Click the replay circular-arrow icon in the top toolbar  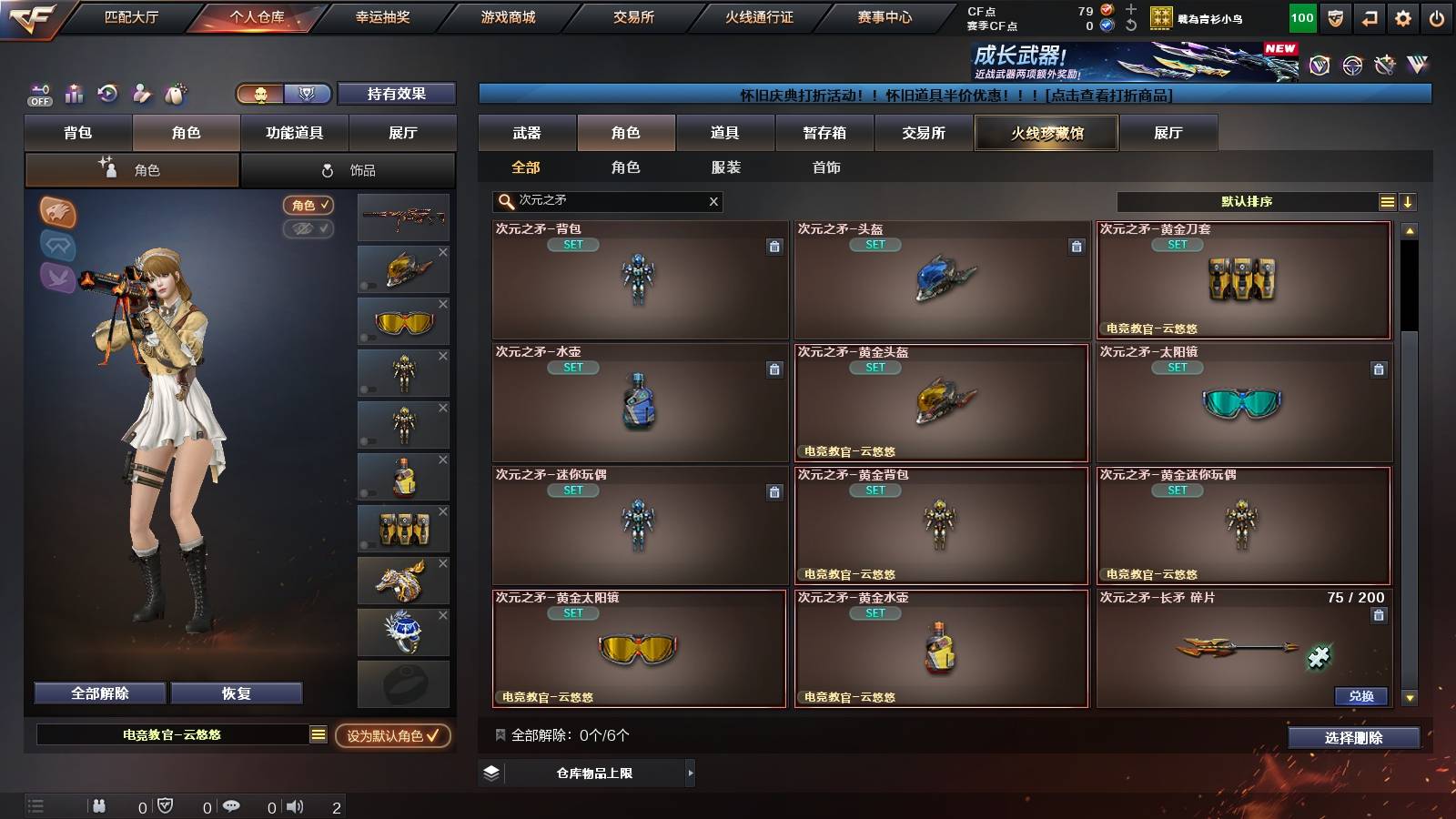(x=108, y=94)
